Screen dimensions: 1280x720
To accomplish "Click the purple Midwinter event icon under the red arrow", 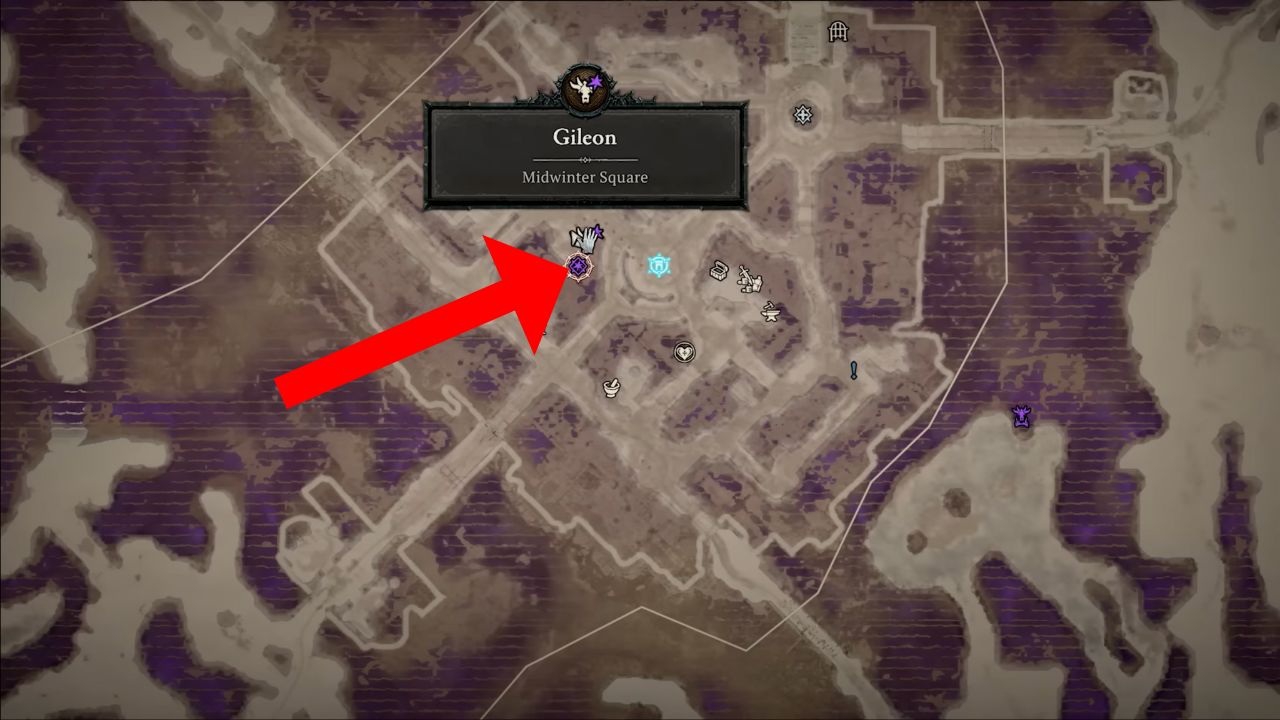I will point(578,264).
